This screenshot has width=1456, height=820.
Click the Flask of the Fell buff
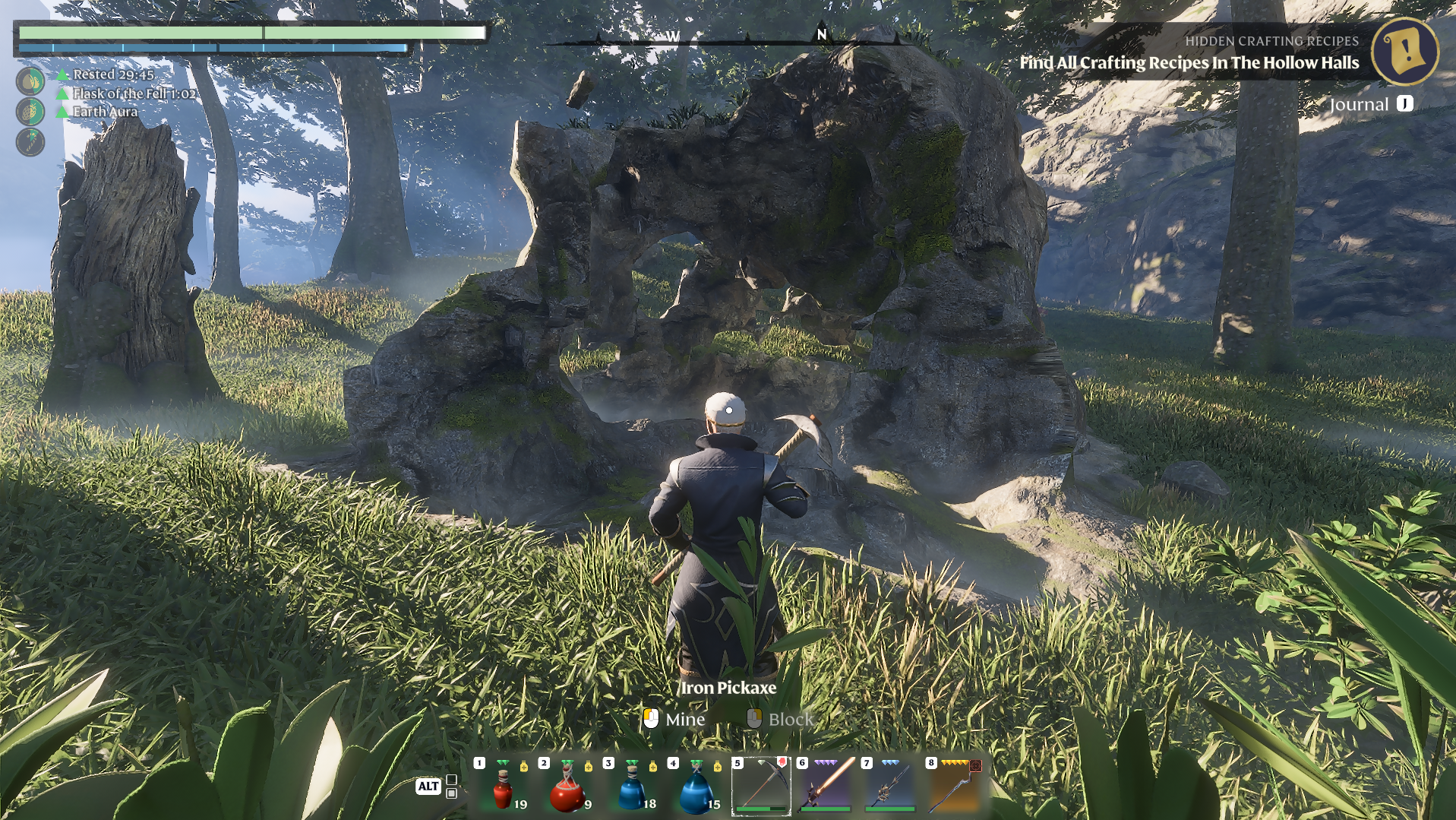[x=133, y=93]
